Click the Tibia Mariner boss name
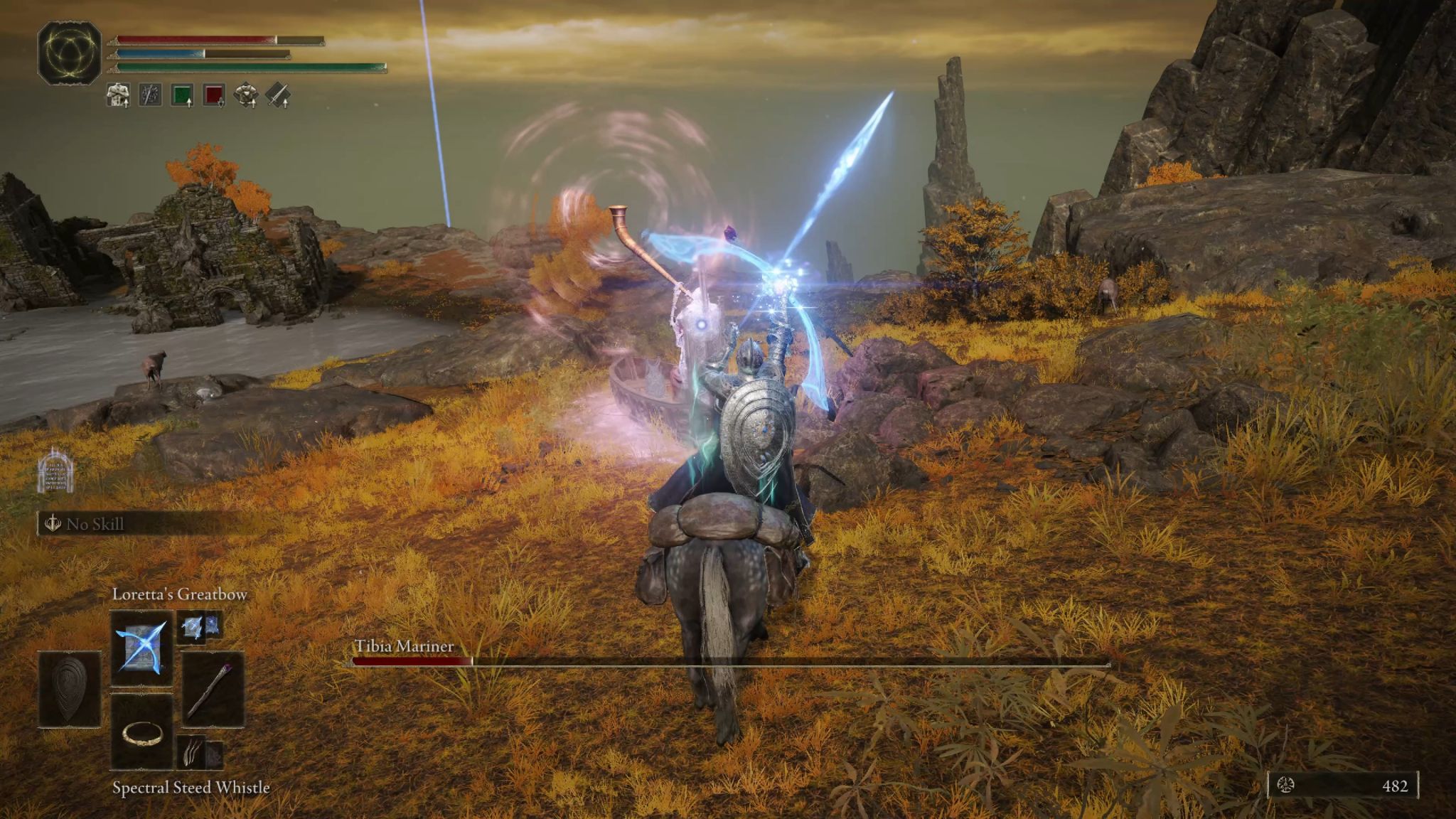 pos(404,647)
